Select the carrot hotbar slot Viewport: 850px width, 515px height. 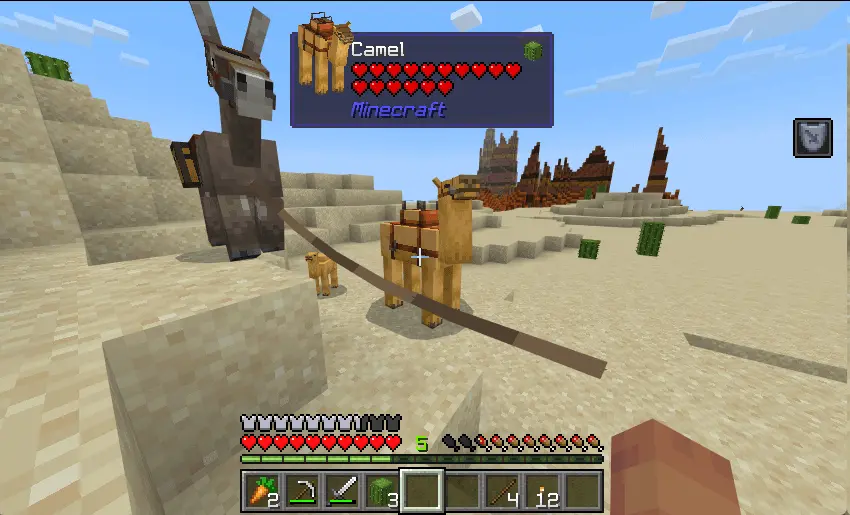tap(262, 491)
